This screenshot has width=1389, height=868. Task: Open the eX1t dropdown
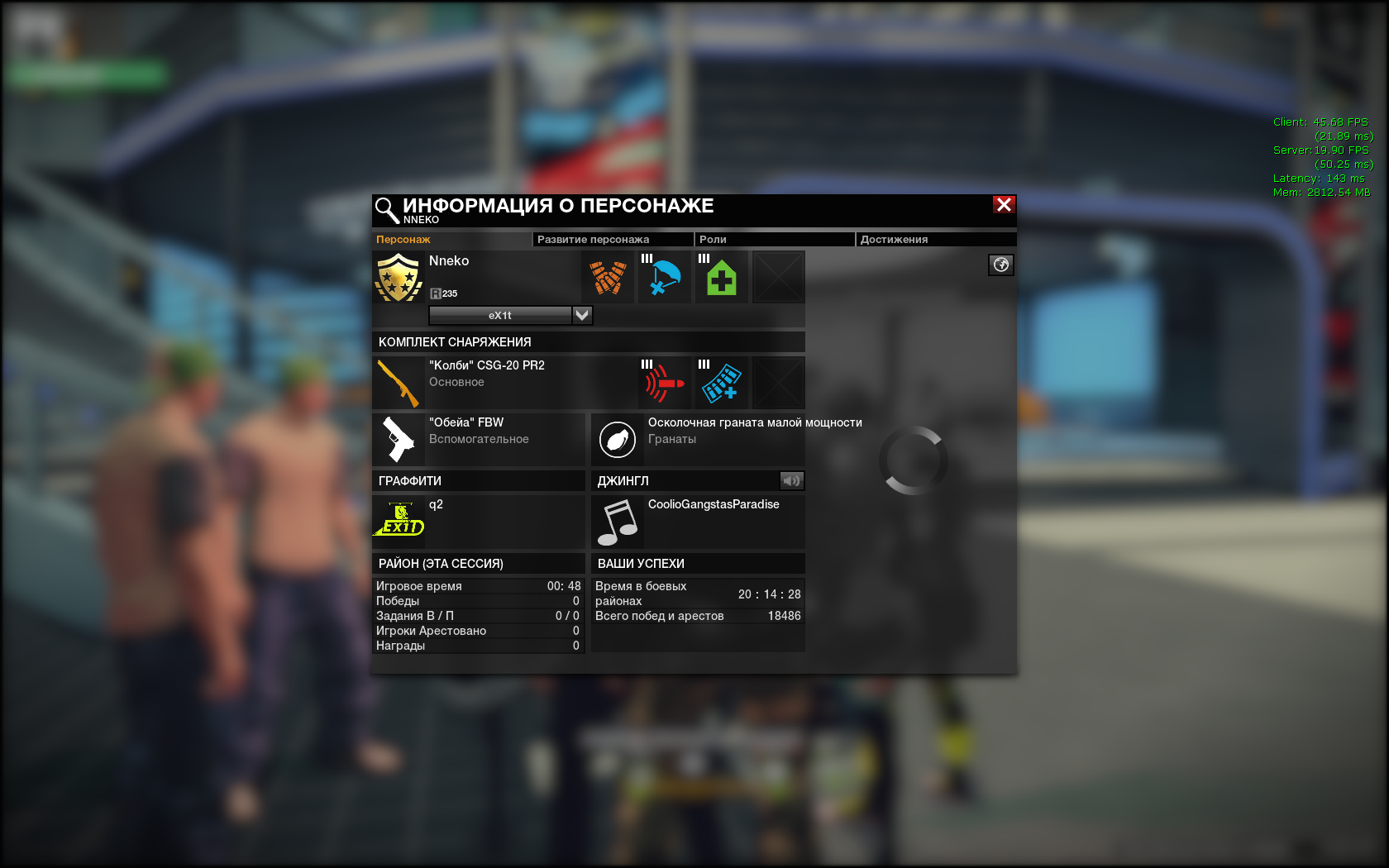point(582,315)
